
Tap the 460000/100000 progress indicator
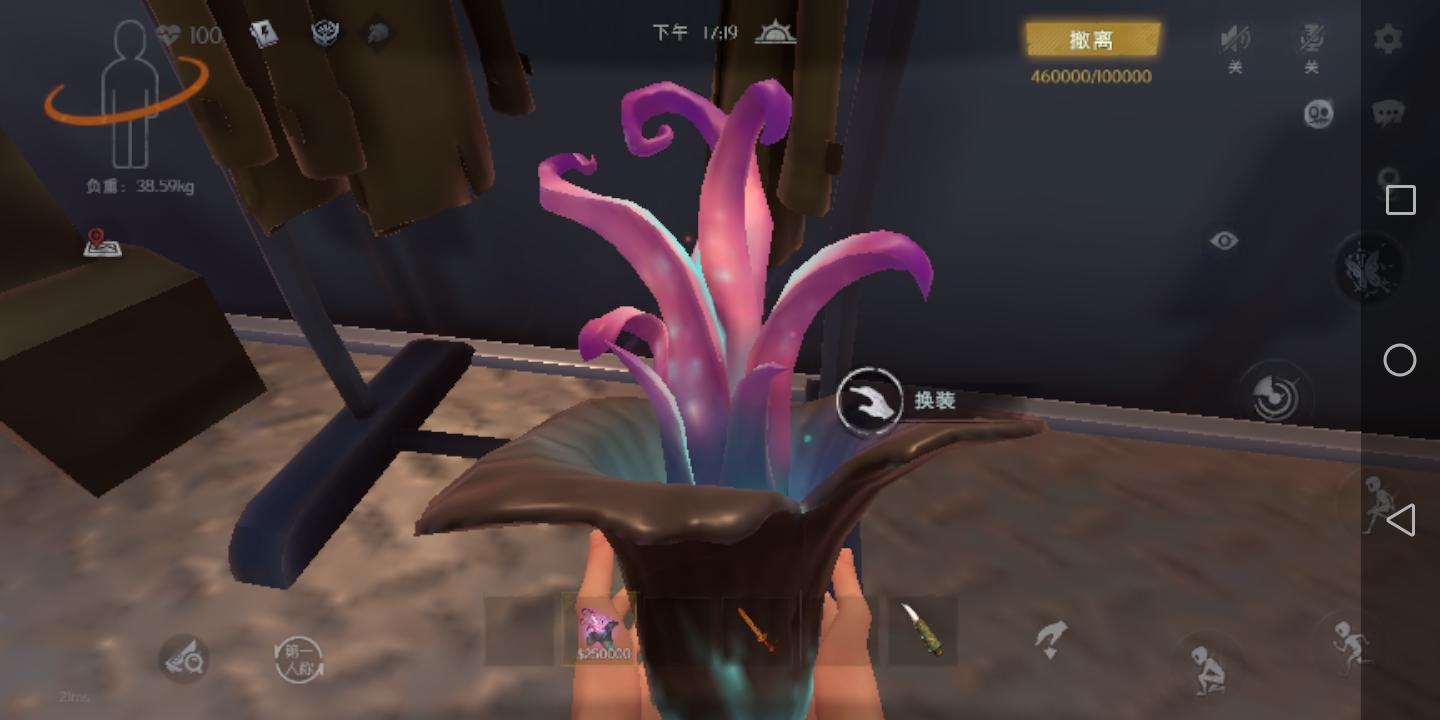1091,76
